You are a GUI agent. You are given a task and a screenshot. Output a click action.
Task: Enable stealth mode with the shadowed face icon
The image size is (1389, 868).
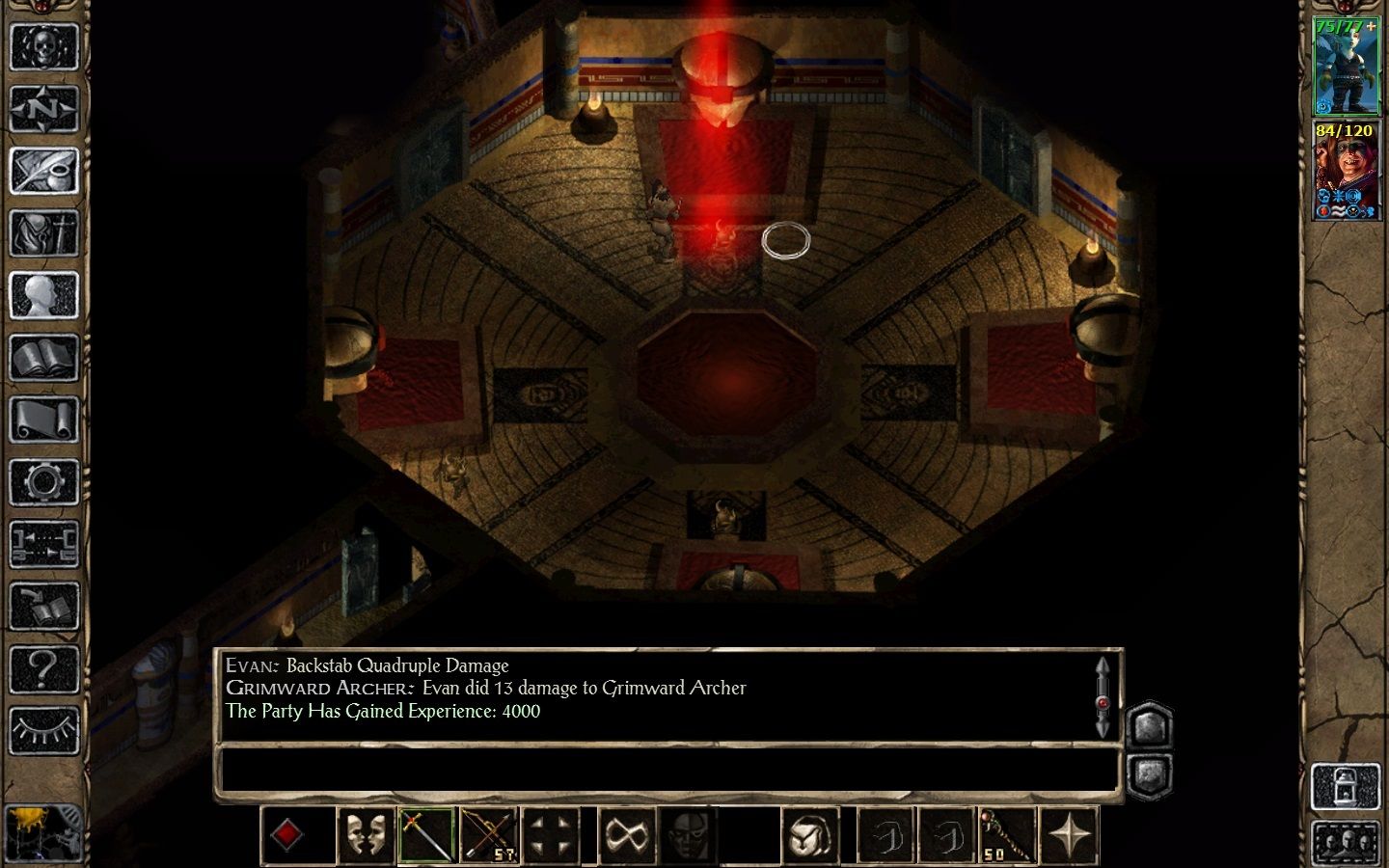[685, 834]
